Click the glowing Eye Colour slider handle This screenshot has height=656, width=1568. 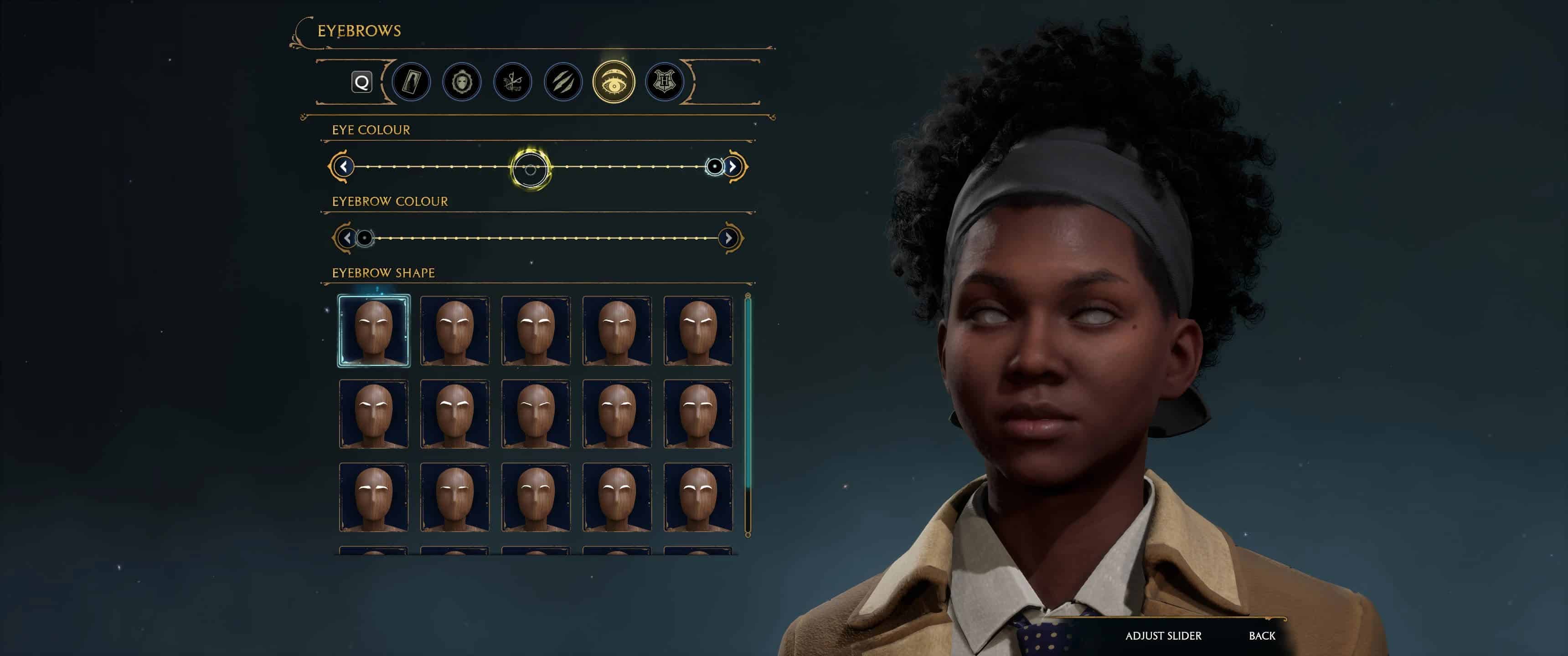530,169
